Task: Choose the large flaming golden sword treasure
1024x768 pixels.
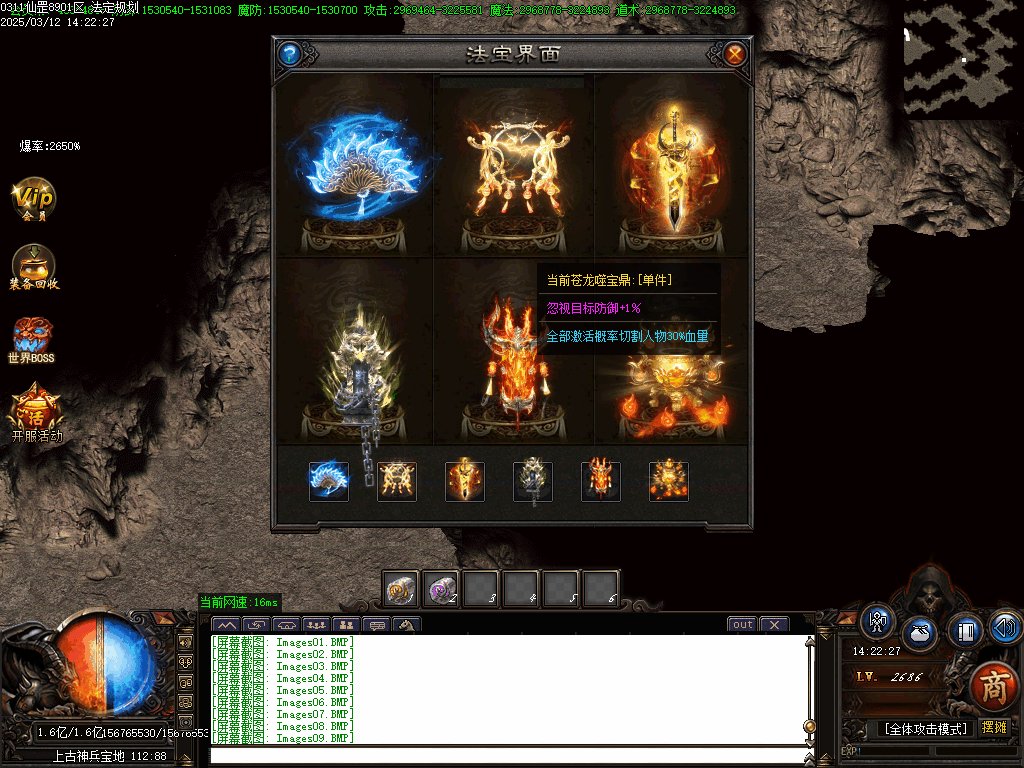Action: 671,170
